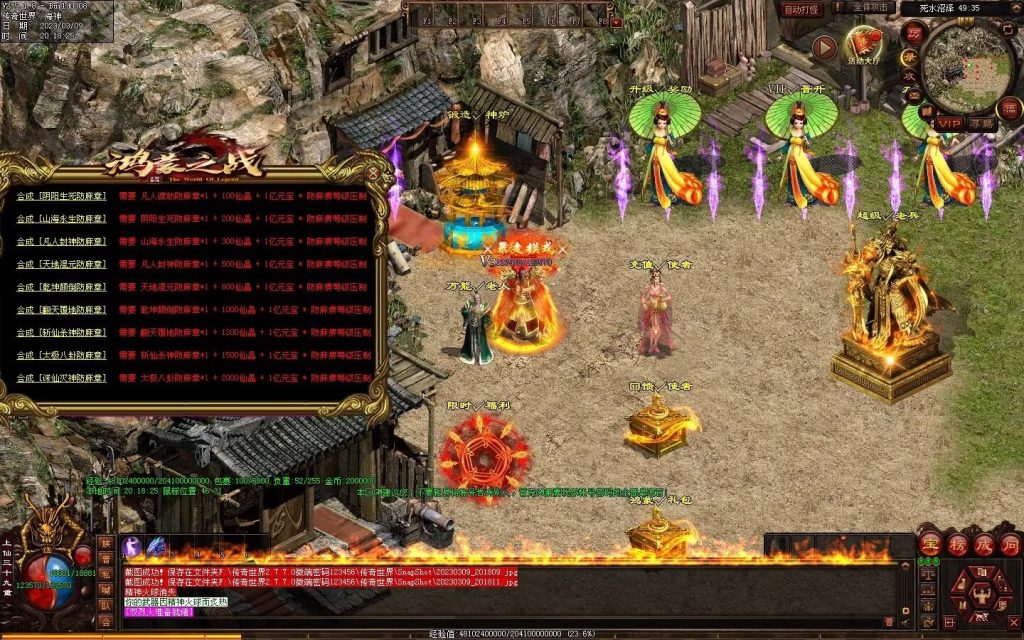The image size is (1024, 640).
Task: Open the 活动大厅 event hall icon
Action: 862,44
